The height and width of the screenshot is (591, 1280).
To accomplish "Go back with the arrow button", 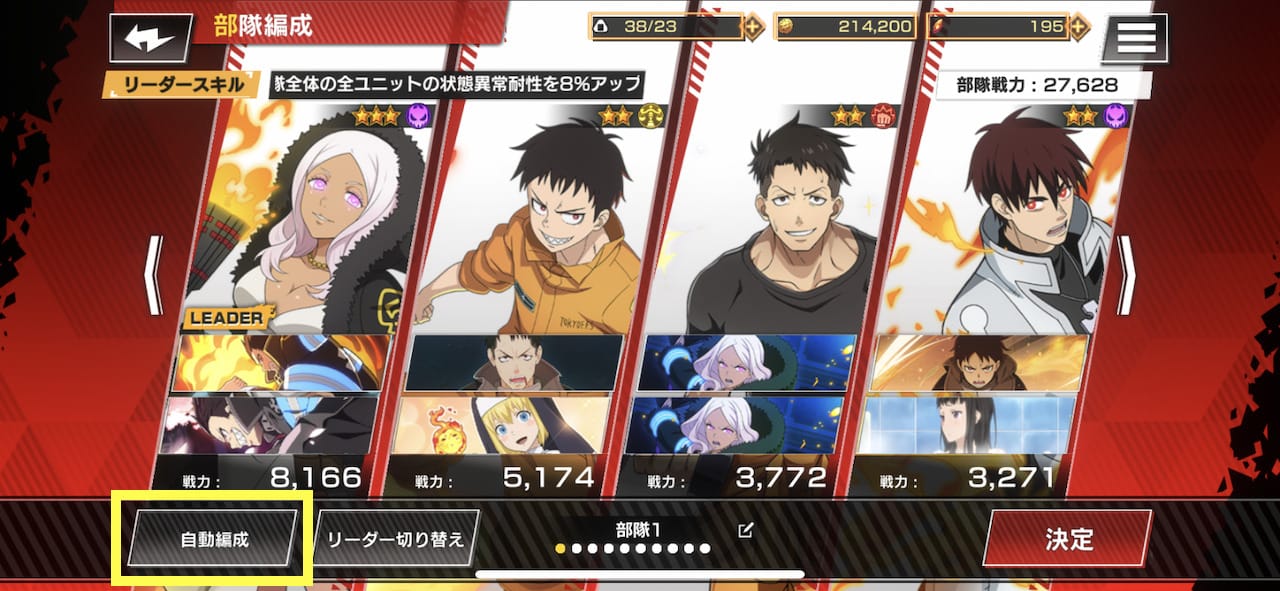I will click(x=150, y=39).
